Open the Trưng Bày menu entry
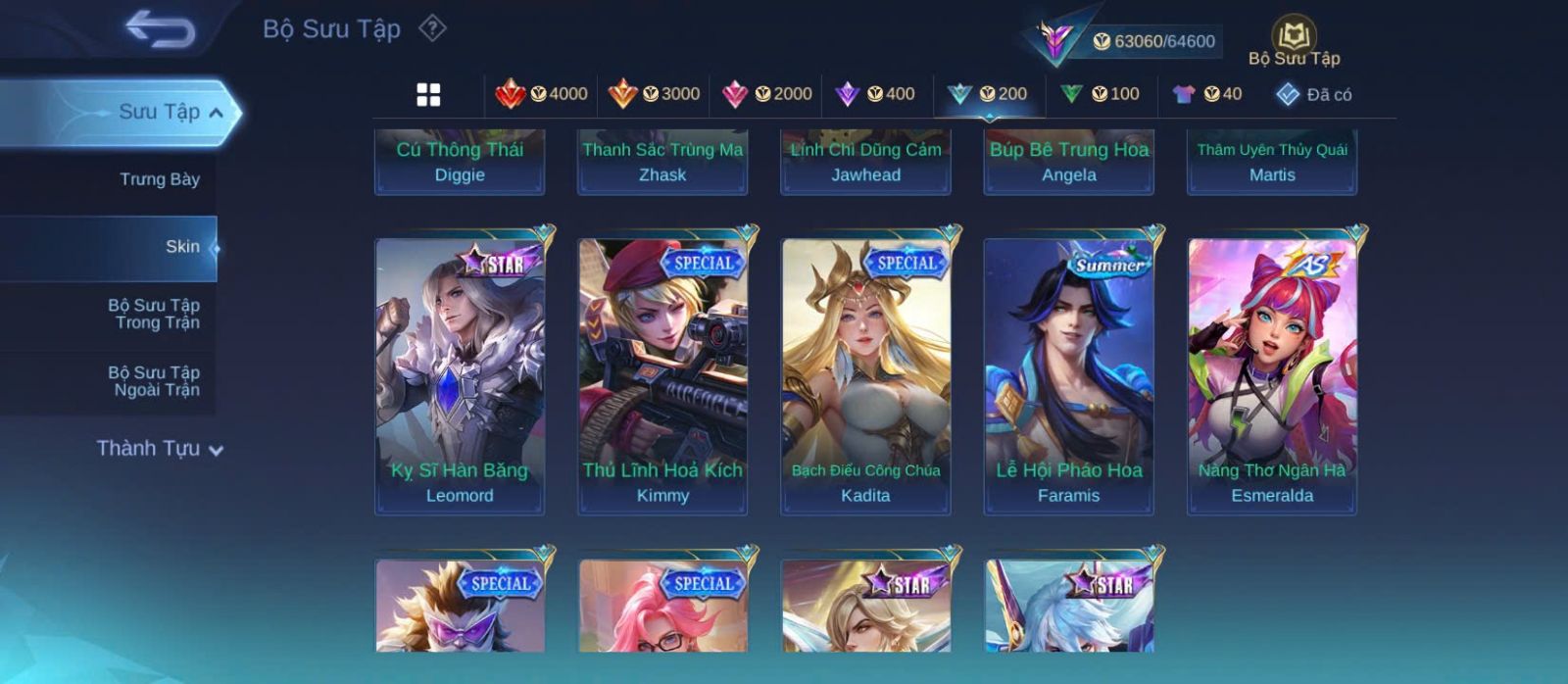The image size is (1568, 684). [x=159, y=179]
